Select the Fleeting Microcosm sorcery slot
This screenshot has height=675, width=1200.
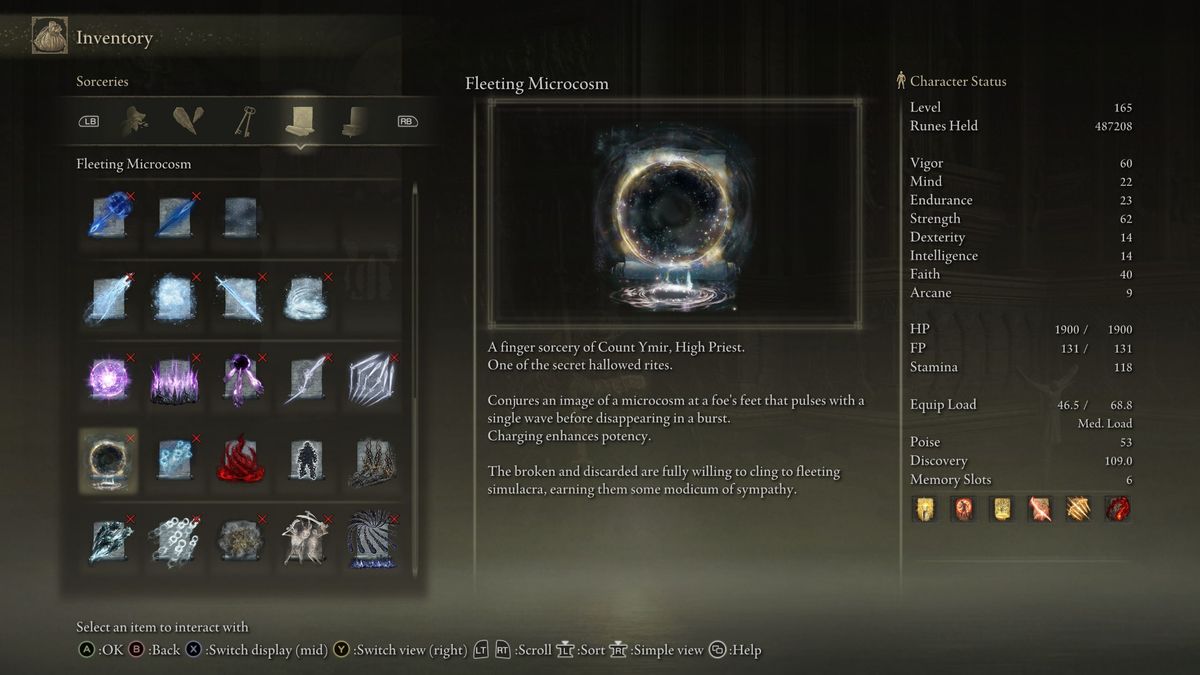(x=108, y=461)
